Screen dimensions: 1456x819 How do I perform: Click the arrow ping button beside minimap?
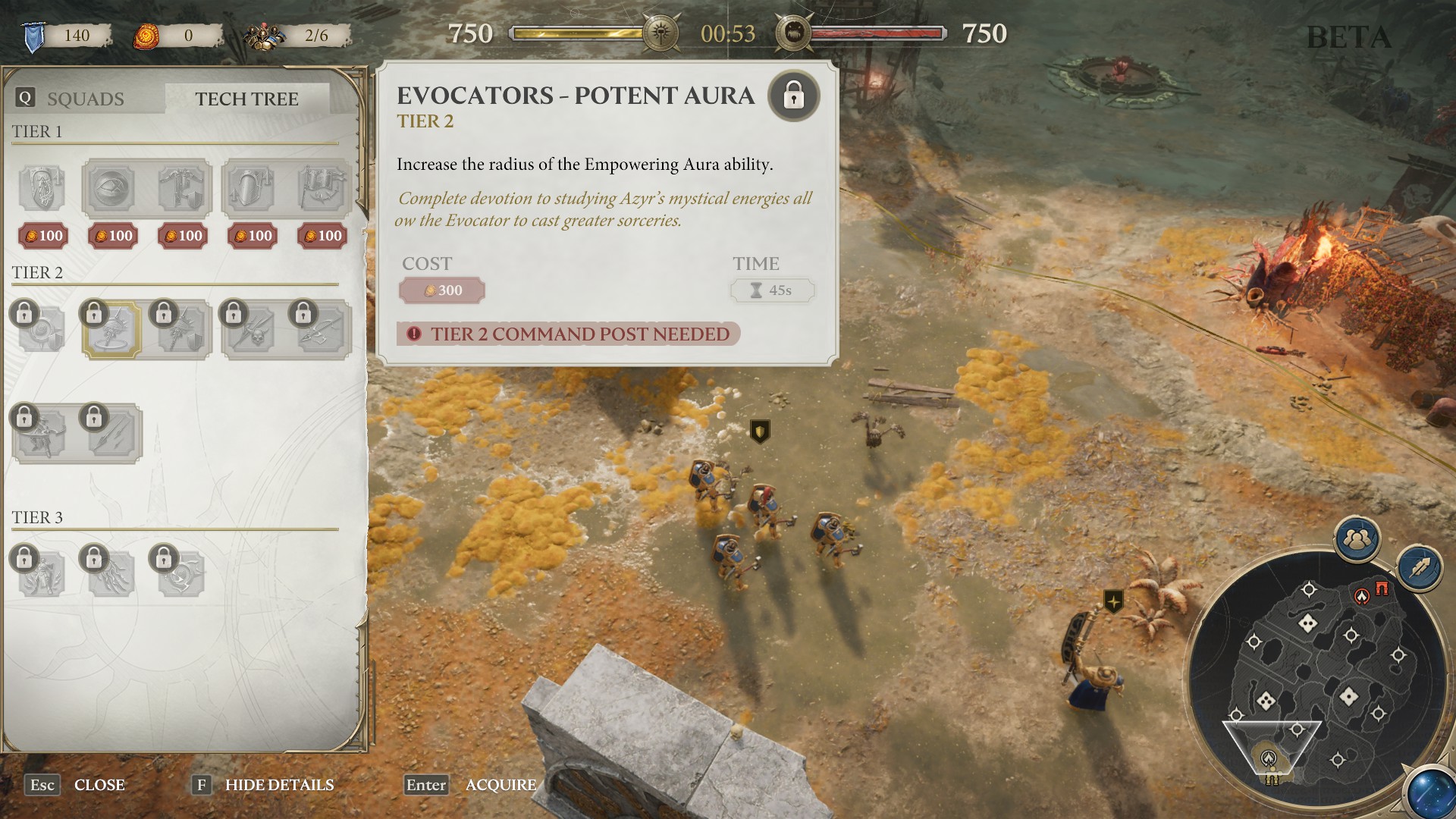coord(1419,568)
